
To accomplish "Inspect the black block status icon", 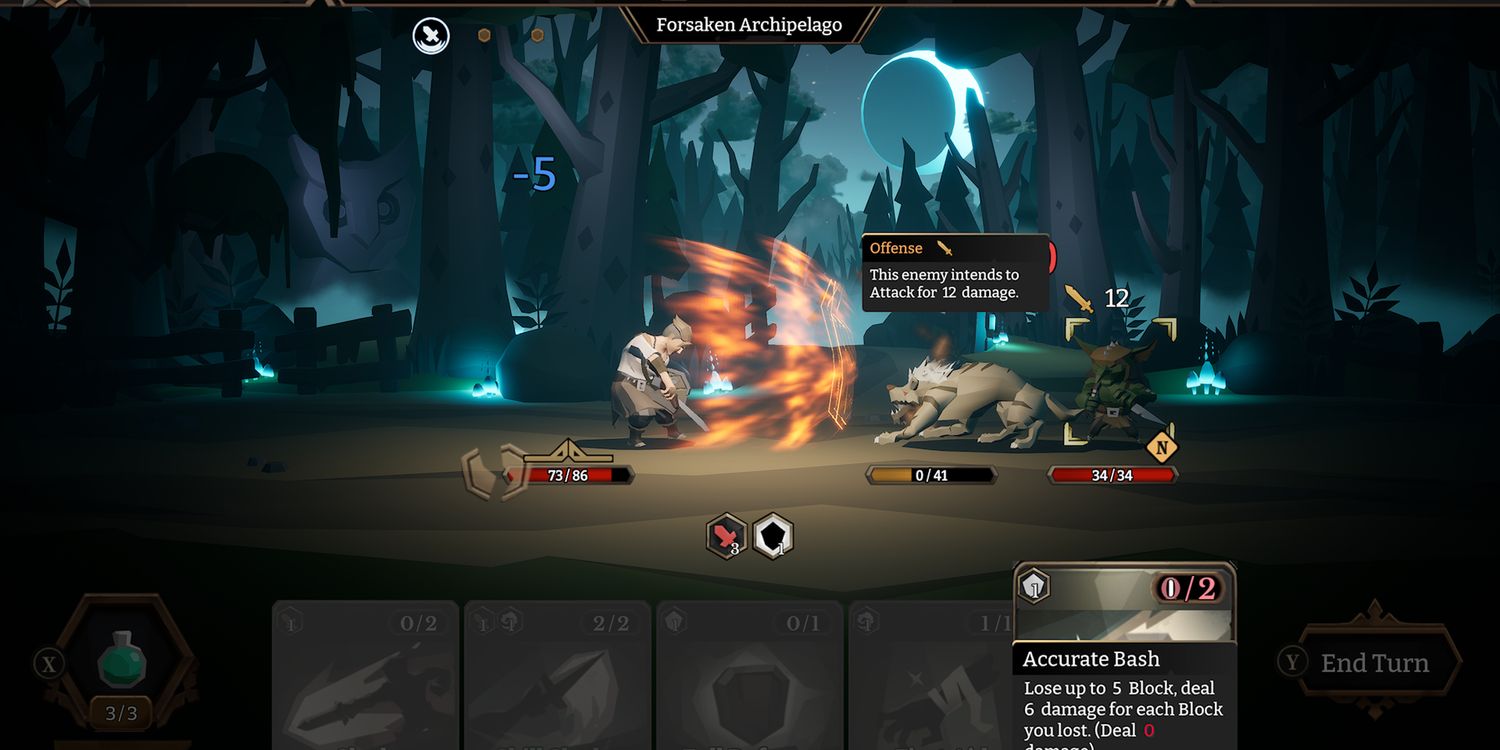I will coord(773,537).
